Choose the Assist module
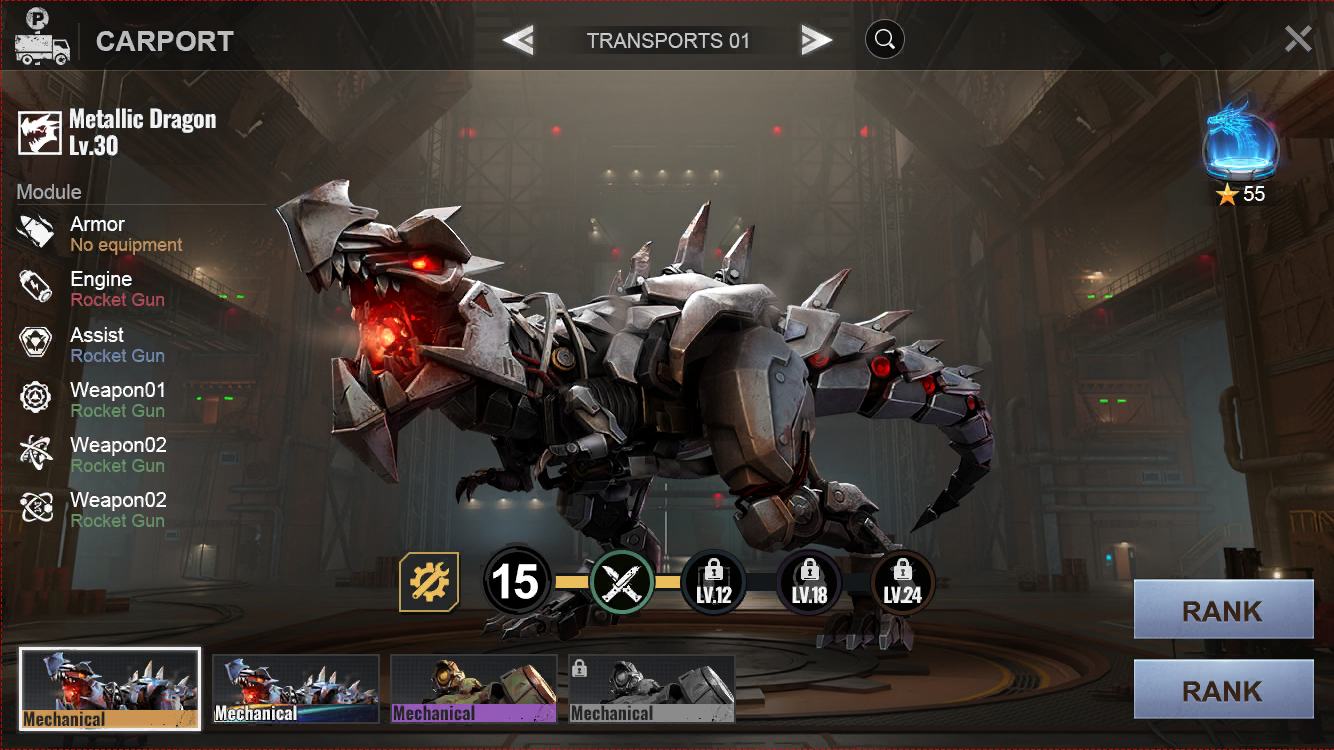The width and height of the screenshot is (1334, 750). 98,344
